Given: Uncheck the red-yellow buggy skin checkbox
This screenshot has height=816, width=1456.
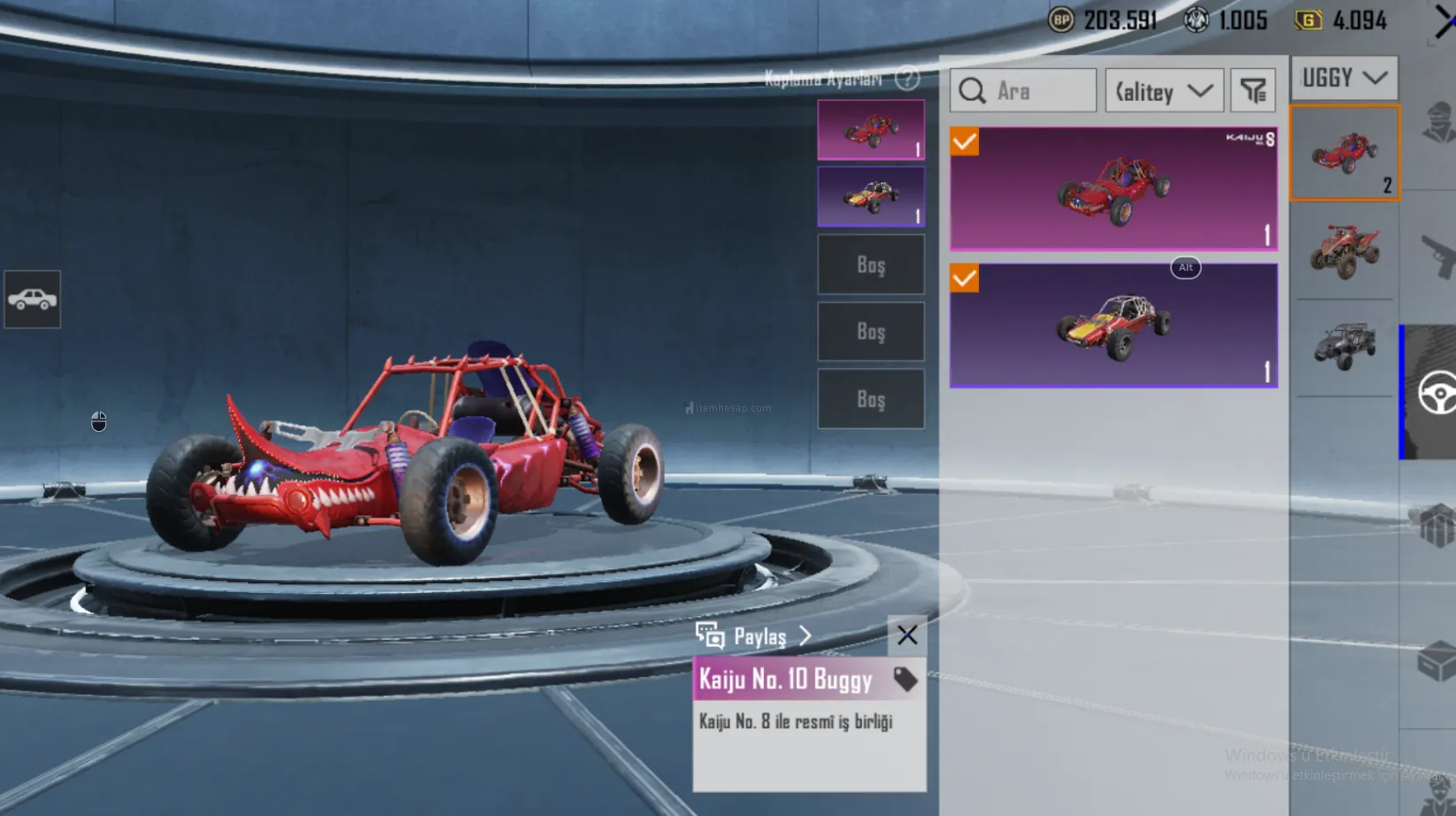Looking at the screenshot, I should coord(965,279).
